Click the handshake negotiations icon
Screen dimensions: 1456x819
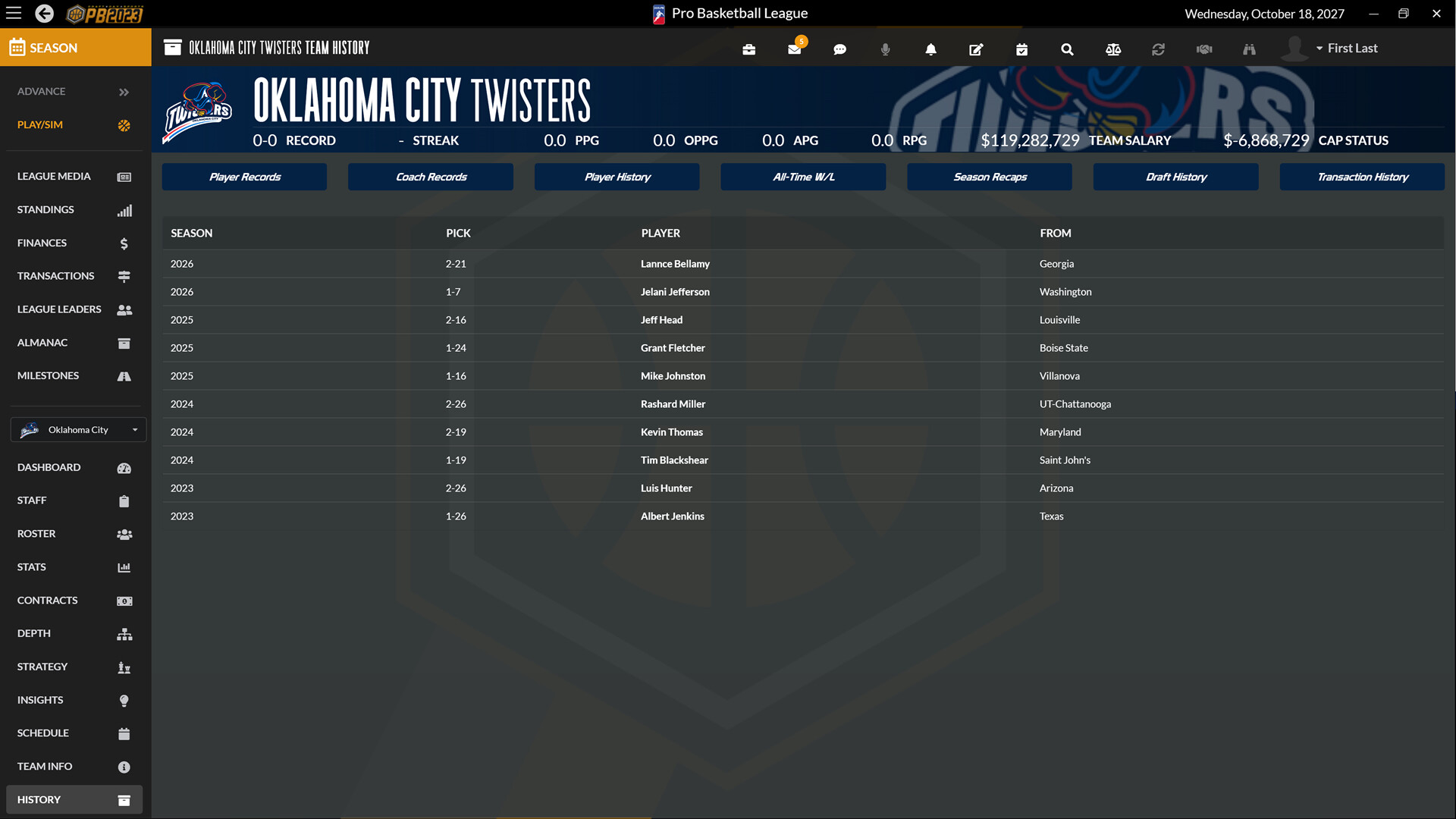1203,49
